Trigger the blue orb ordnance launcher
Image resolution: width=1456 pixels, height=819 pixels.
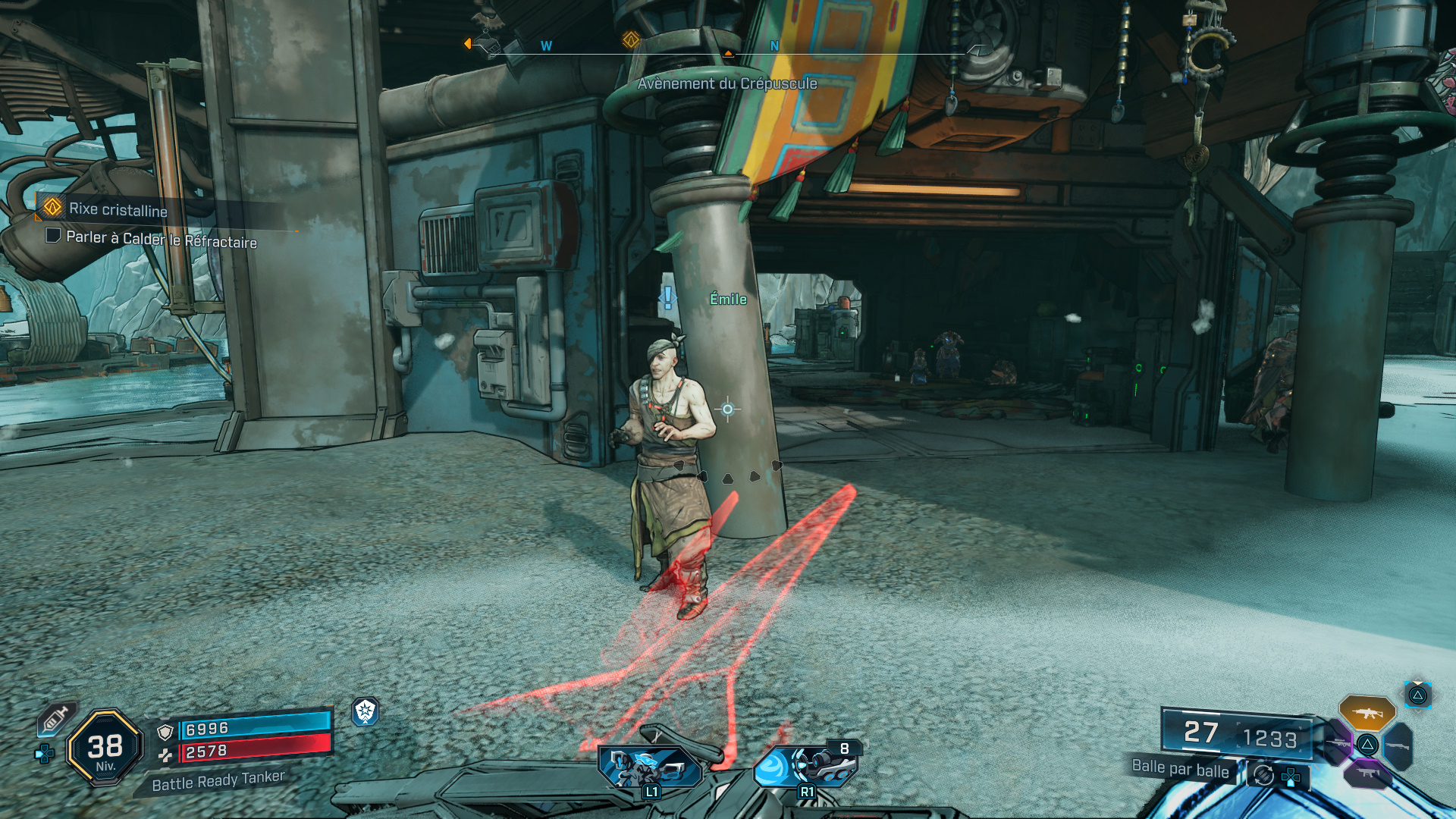pos(805,766)
